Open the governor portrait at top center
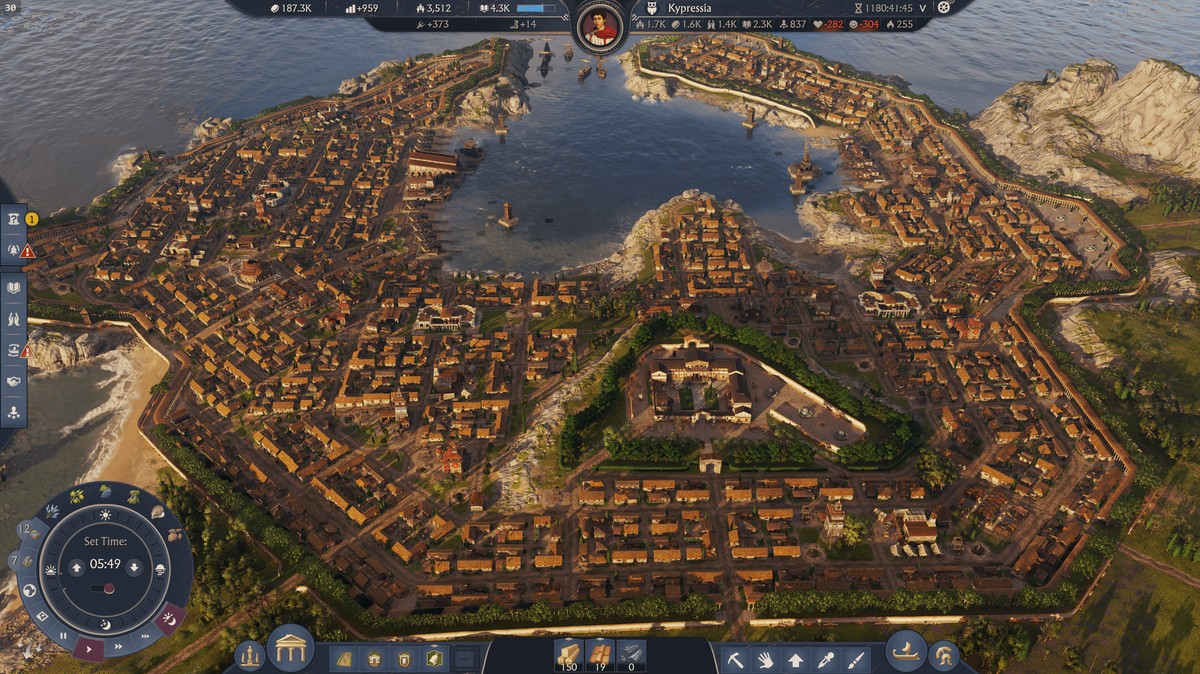This screenshot has width=1200, height=674. [x=601, y=26]
